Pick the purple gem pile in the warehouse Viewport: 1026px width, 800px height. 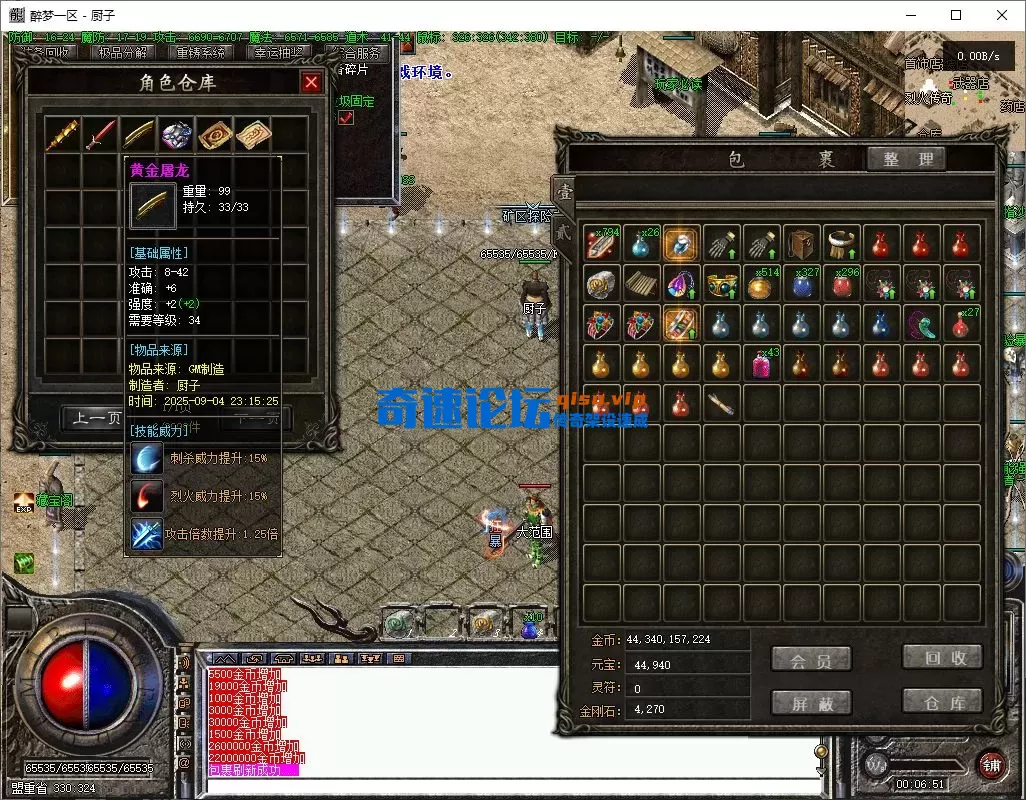[x=176, y=134]
